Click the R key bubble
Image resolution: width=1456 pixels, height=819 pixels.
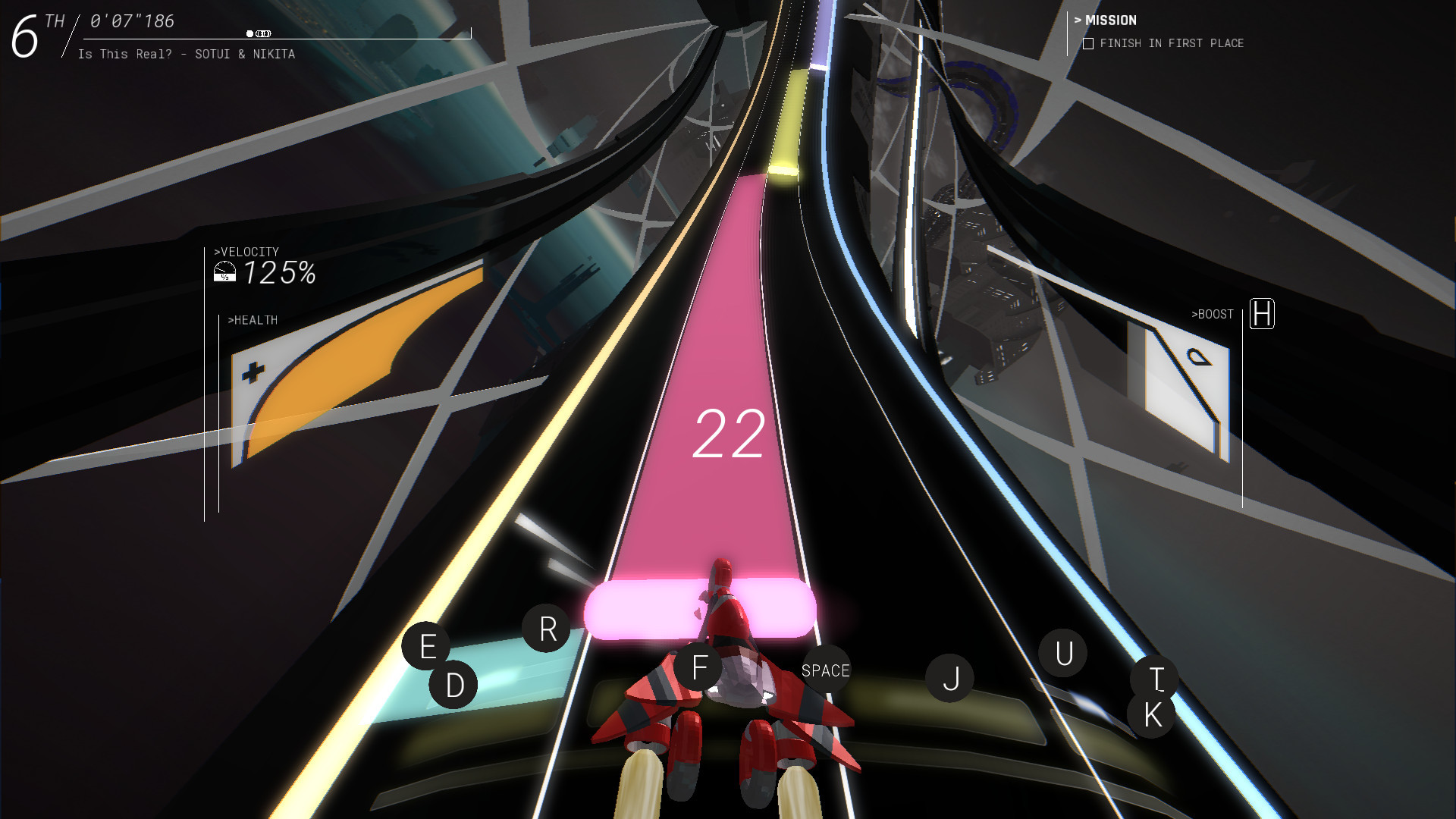point(548,627)
